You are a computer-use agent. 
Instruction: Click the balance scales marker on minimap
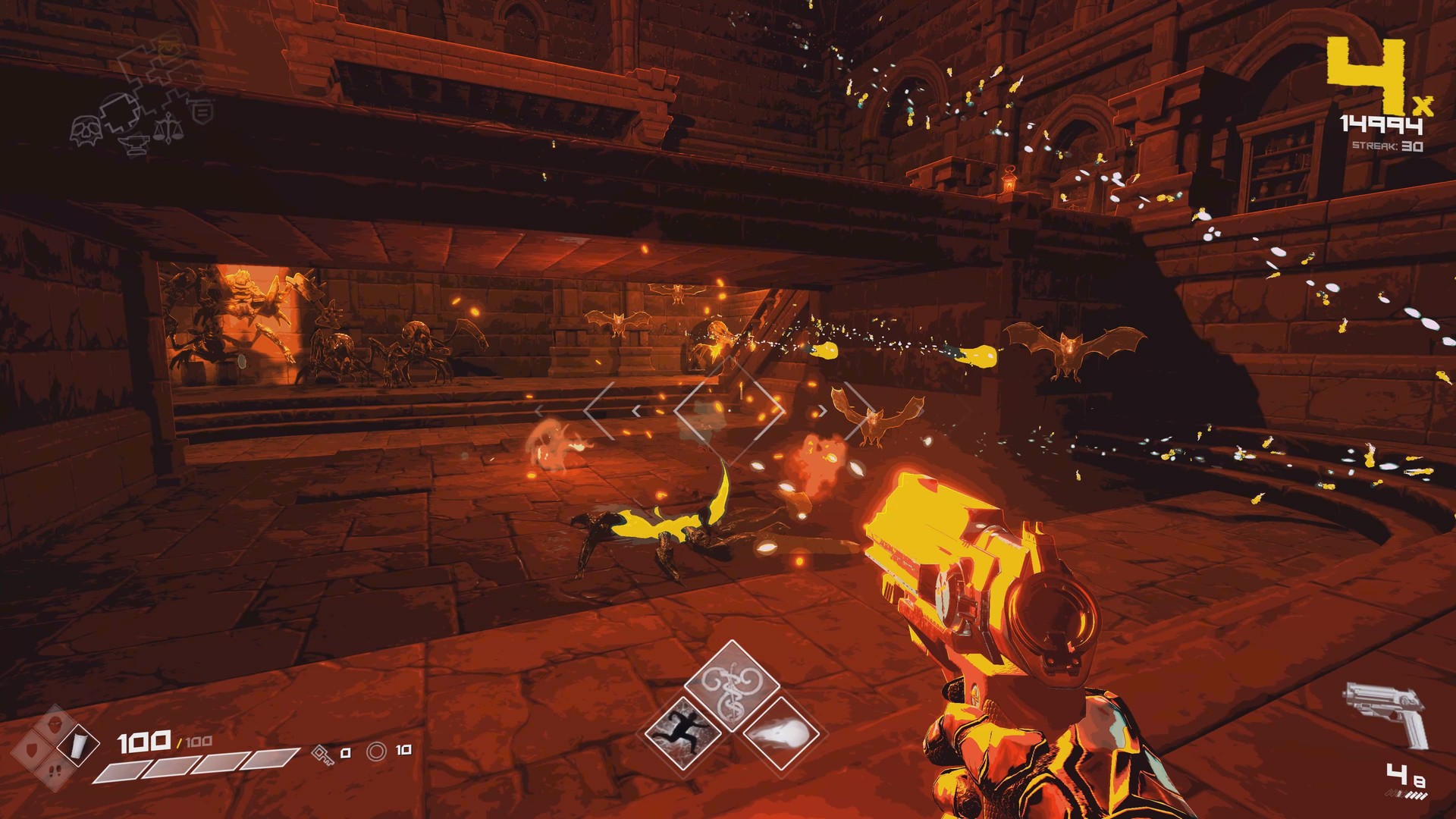click(x=168, y=128)
